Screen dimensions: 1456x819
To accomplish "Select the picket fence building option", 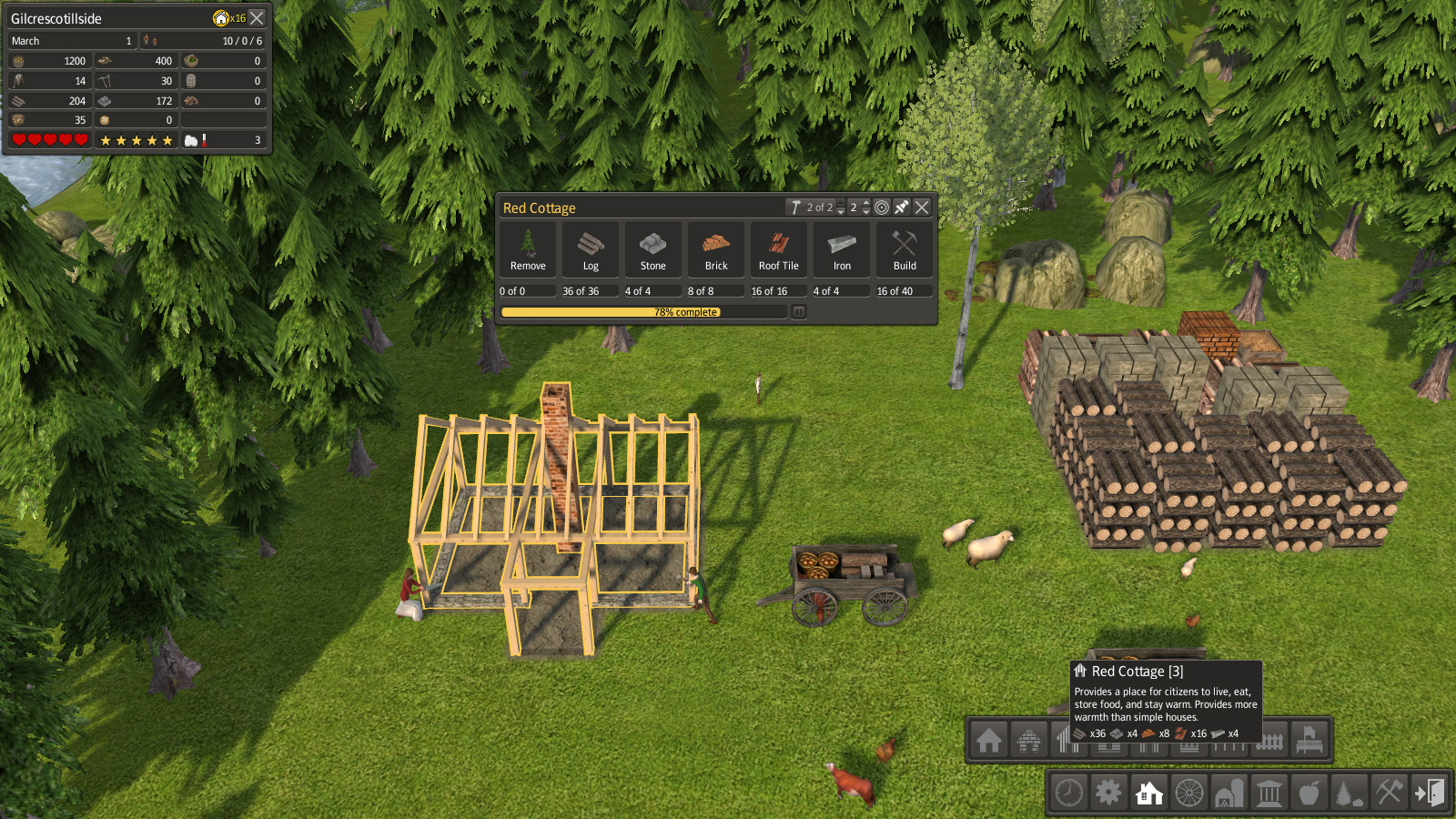I will (x=1269, y=742).
